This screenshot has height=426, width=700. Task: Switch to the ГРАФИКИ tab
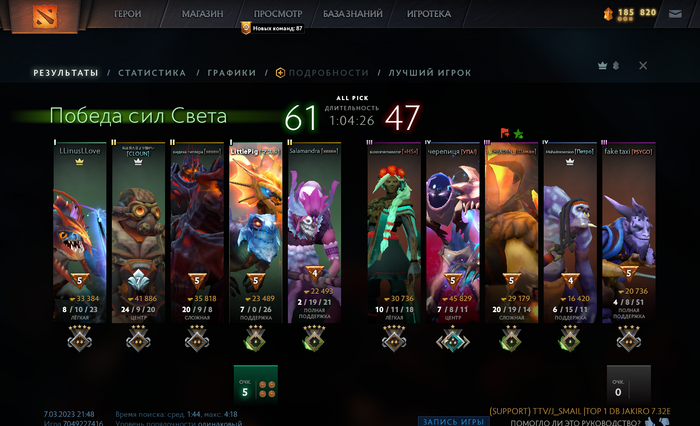[232, 73]
